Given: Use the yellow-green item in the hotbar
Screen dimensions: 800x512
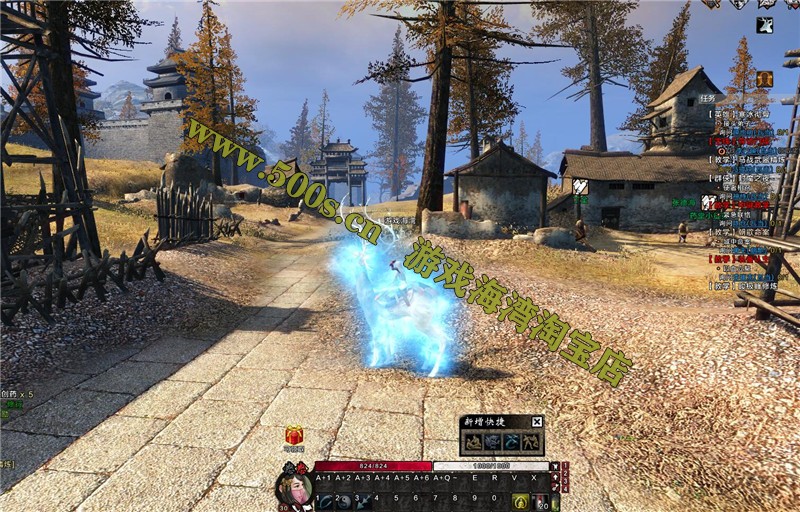Looking at the screenshot, I should (x=521, y=501).
